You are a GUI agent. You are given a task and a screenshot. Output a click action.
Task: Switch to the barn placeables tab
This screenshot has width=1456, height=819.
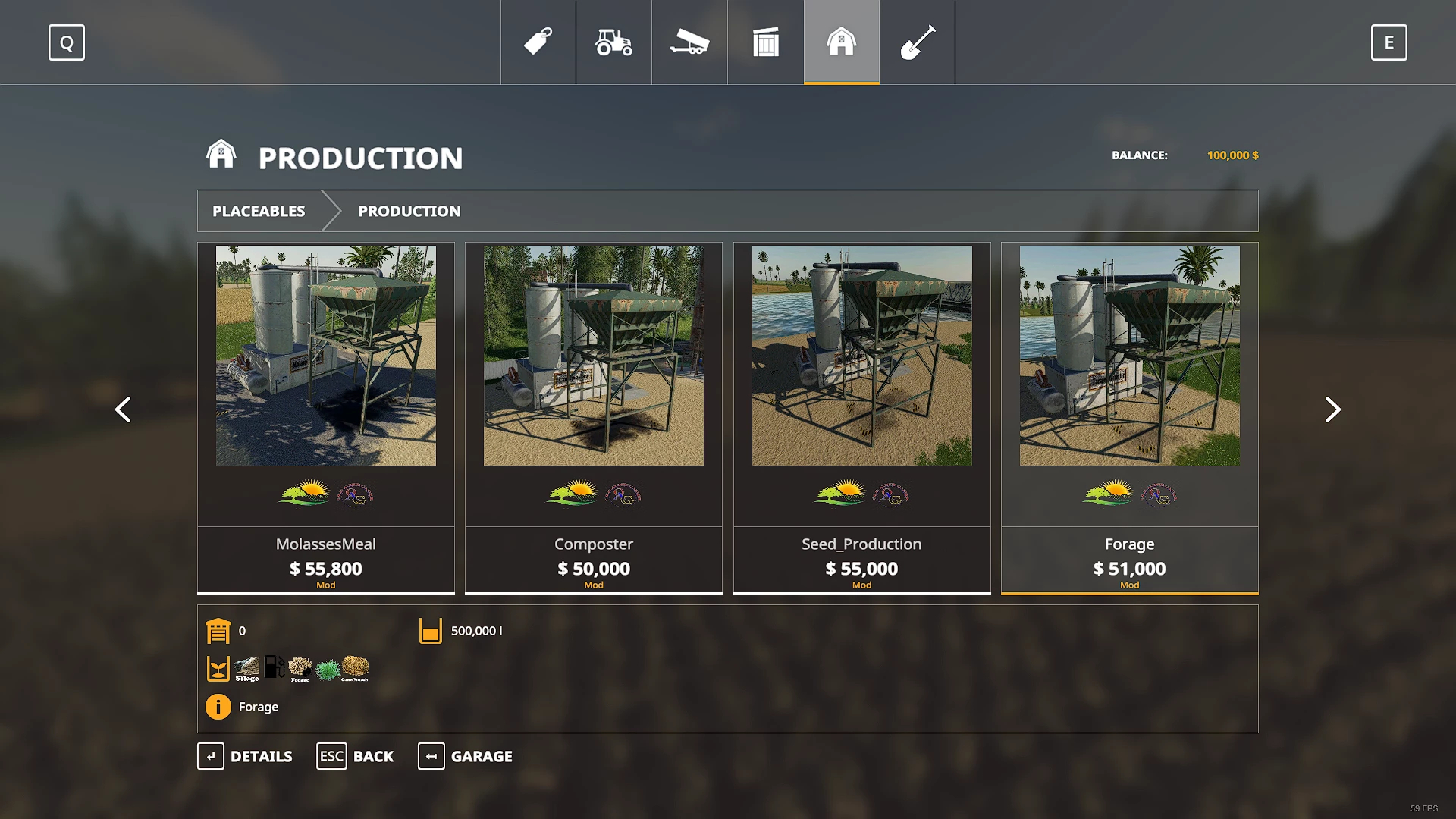pyautogui.click(x=842, y=42)
